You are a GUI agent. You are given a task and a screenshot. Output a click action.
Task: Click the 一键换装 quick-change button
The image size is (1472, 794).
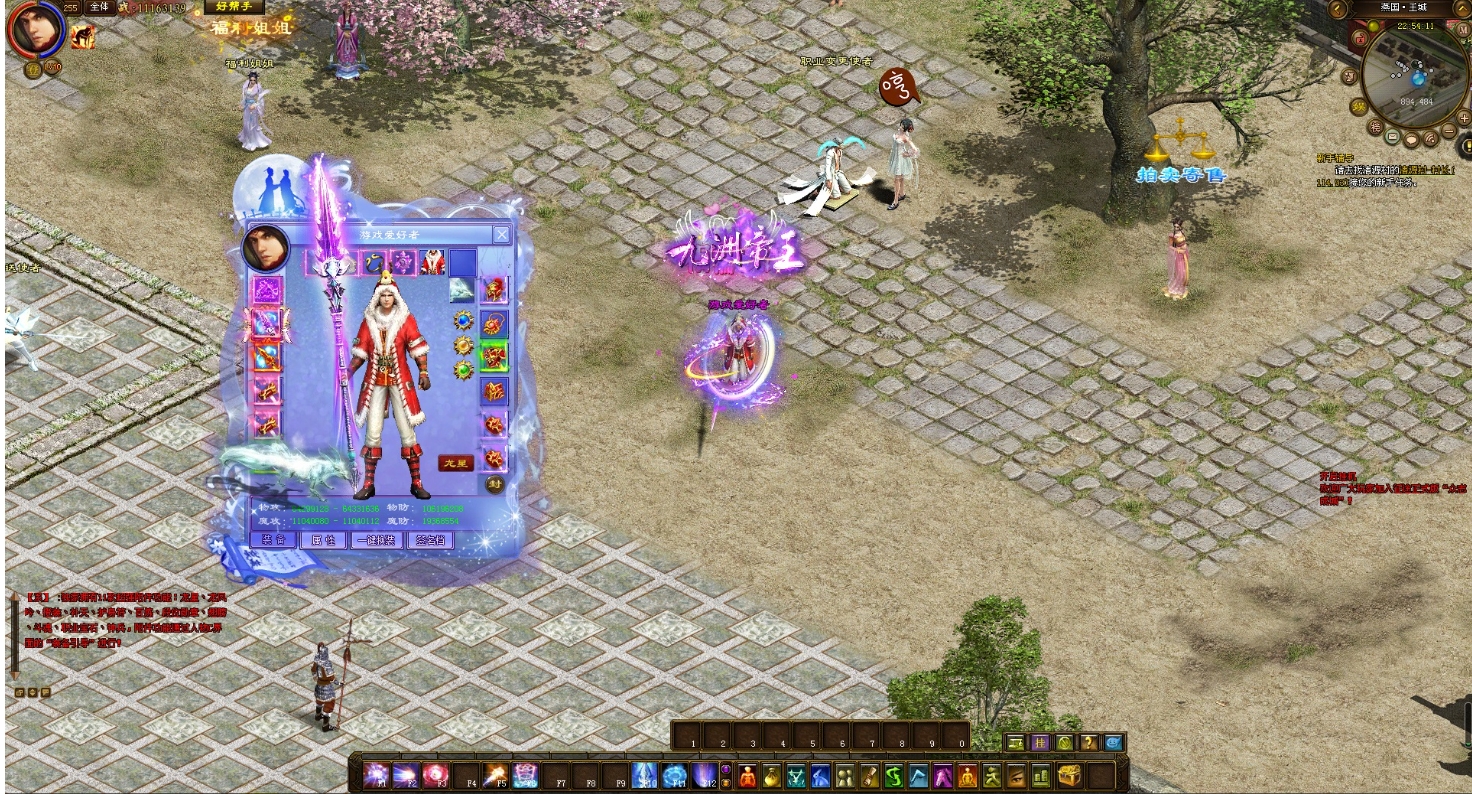378,540
